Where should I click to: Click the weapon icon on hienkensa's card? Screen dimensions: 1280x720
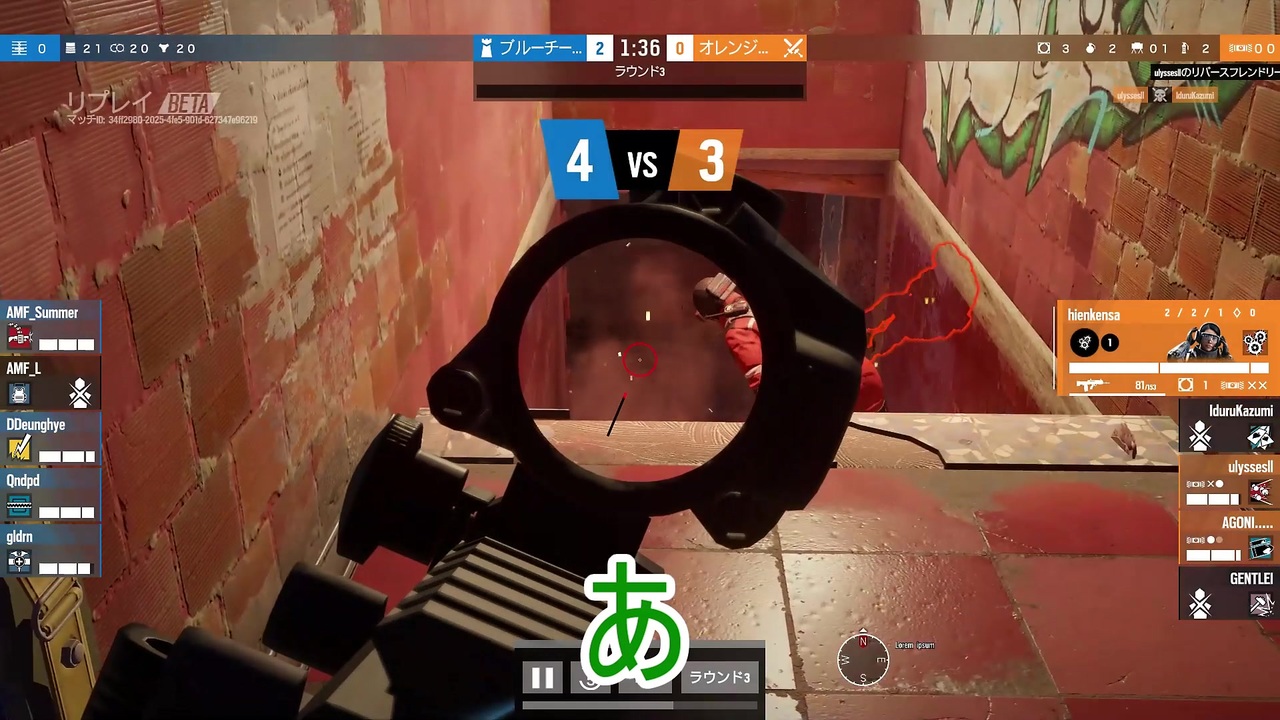1095,384
